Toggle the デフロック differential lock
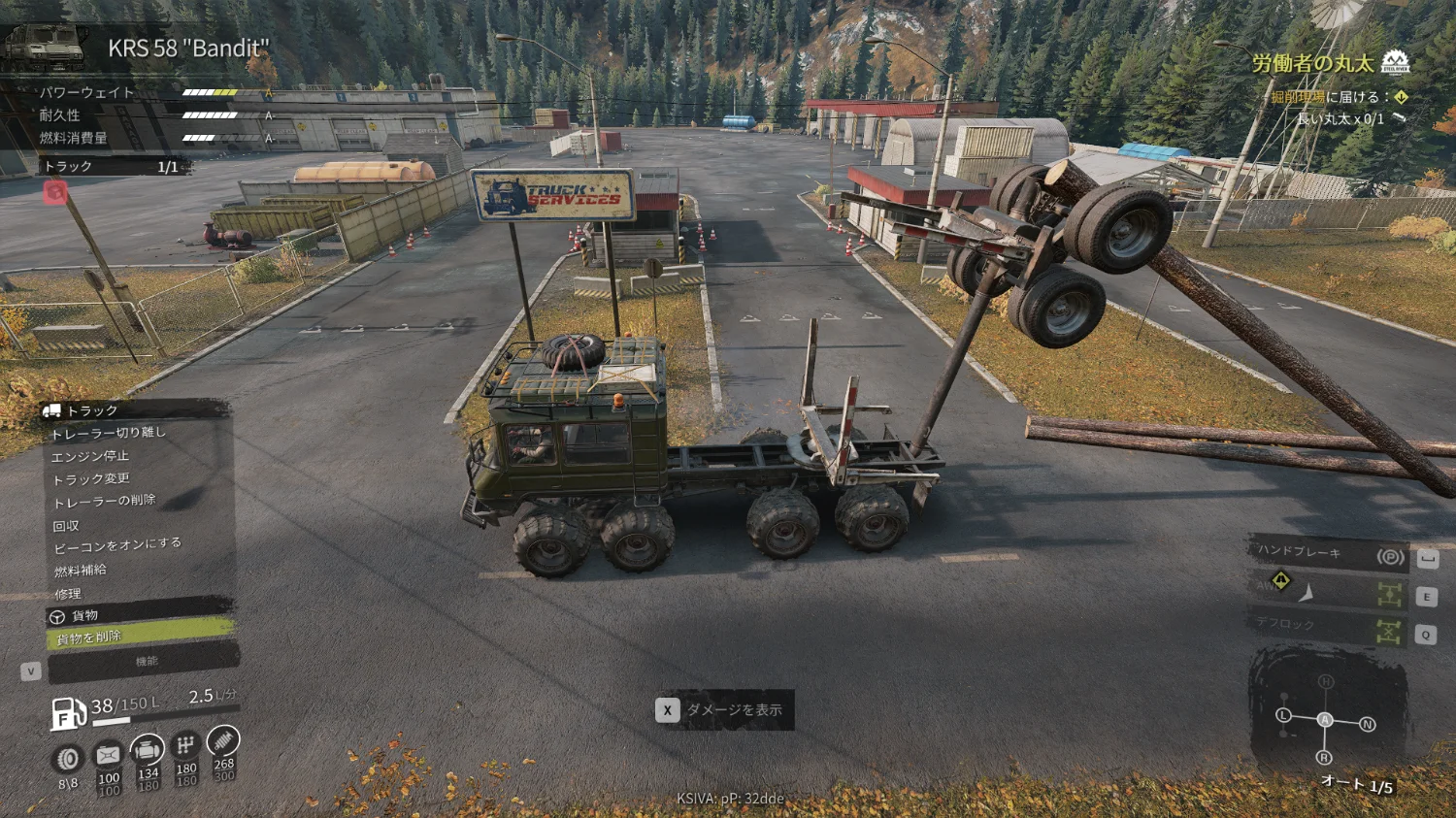Screen dimensions: 1456x818 pos(1327,628)
